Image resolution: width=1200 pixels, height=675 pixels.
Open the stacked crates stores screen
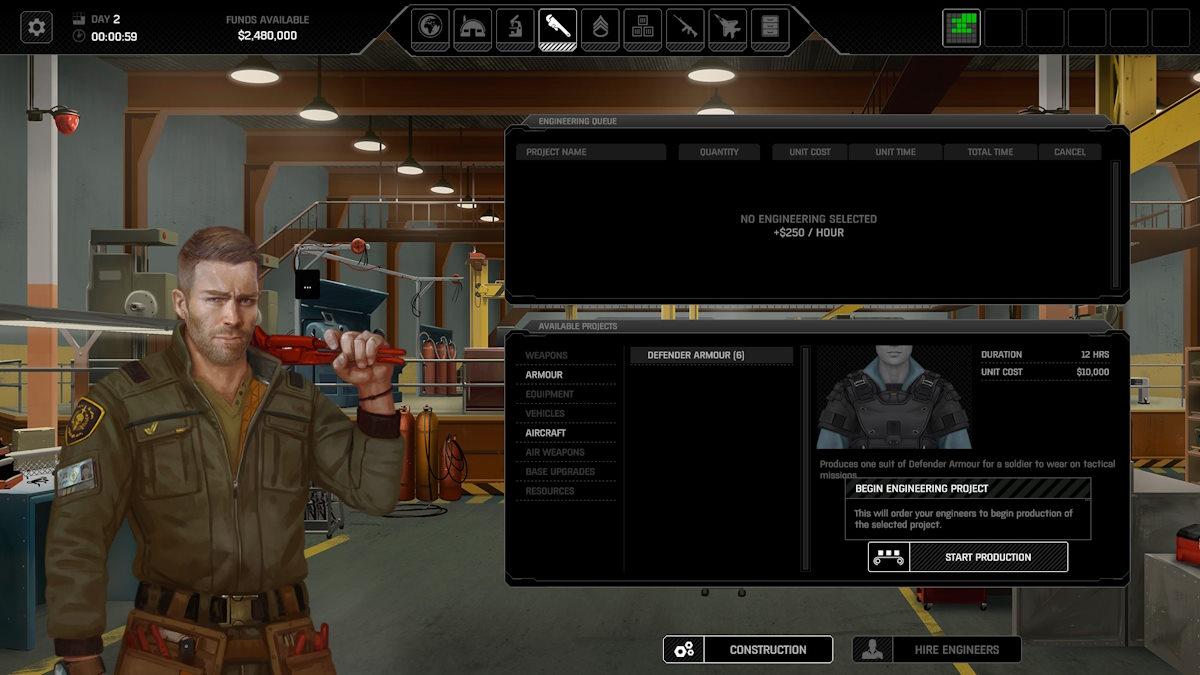coord(642,27)
